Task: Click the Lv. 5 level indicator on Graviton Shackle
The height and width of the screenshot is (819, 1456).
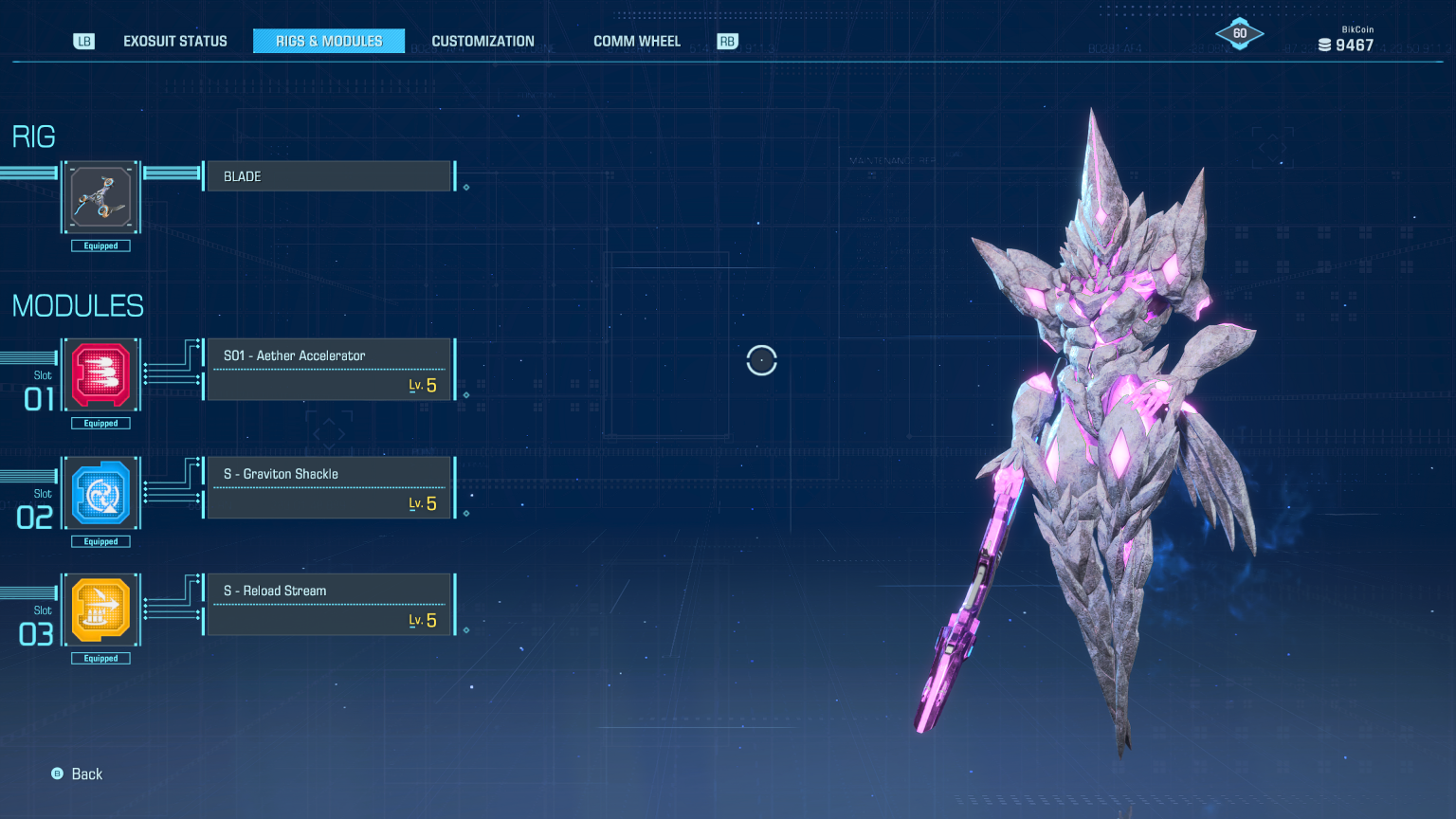Action: [x=421, y=502]
